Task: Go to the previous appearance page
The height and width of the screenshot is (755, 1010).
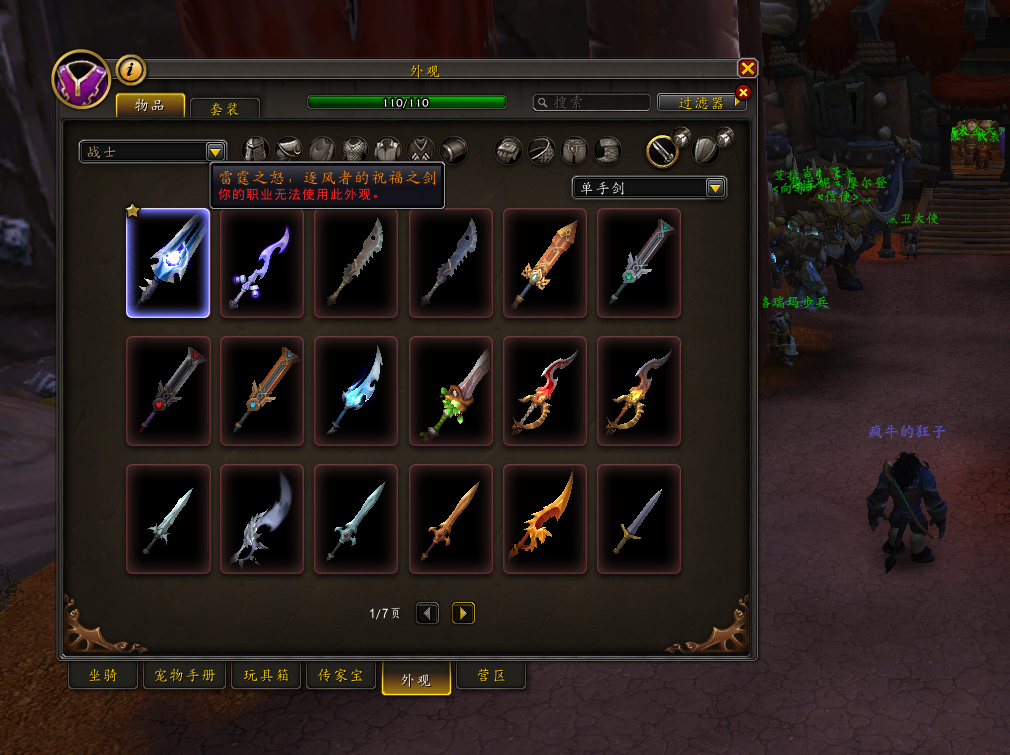Action: point(428,613)
